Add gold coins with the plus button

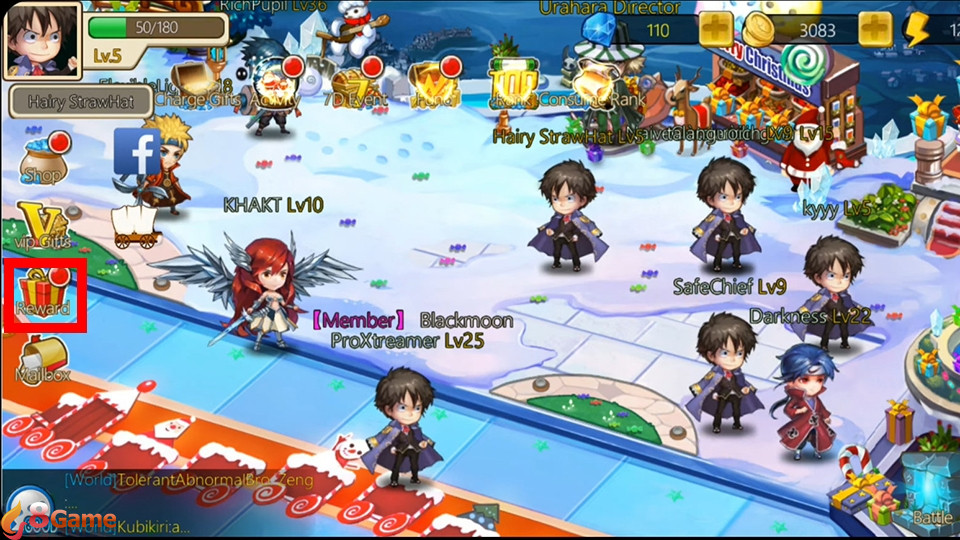click(875, 30)
